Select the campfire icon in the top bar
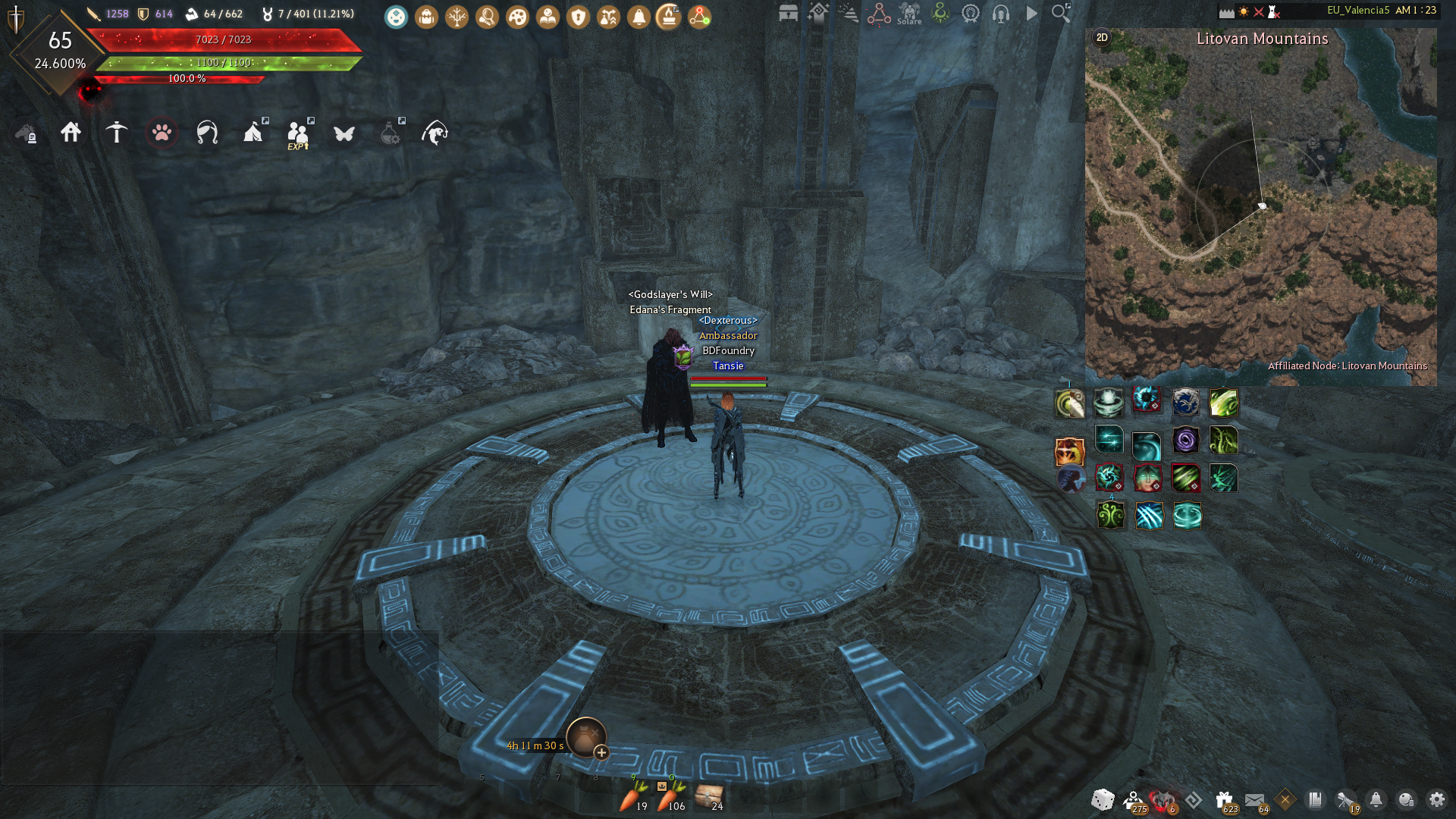This screenshot has height=819, width=1456. [667, 17]
